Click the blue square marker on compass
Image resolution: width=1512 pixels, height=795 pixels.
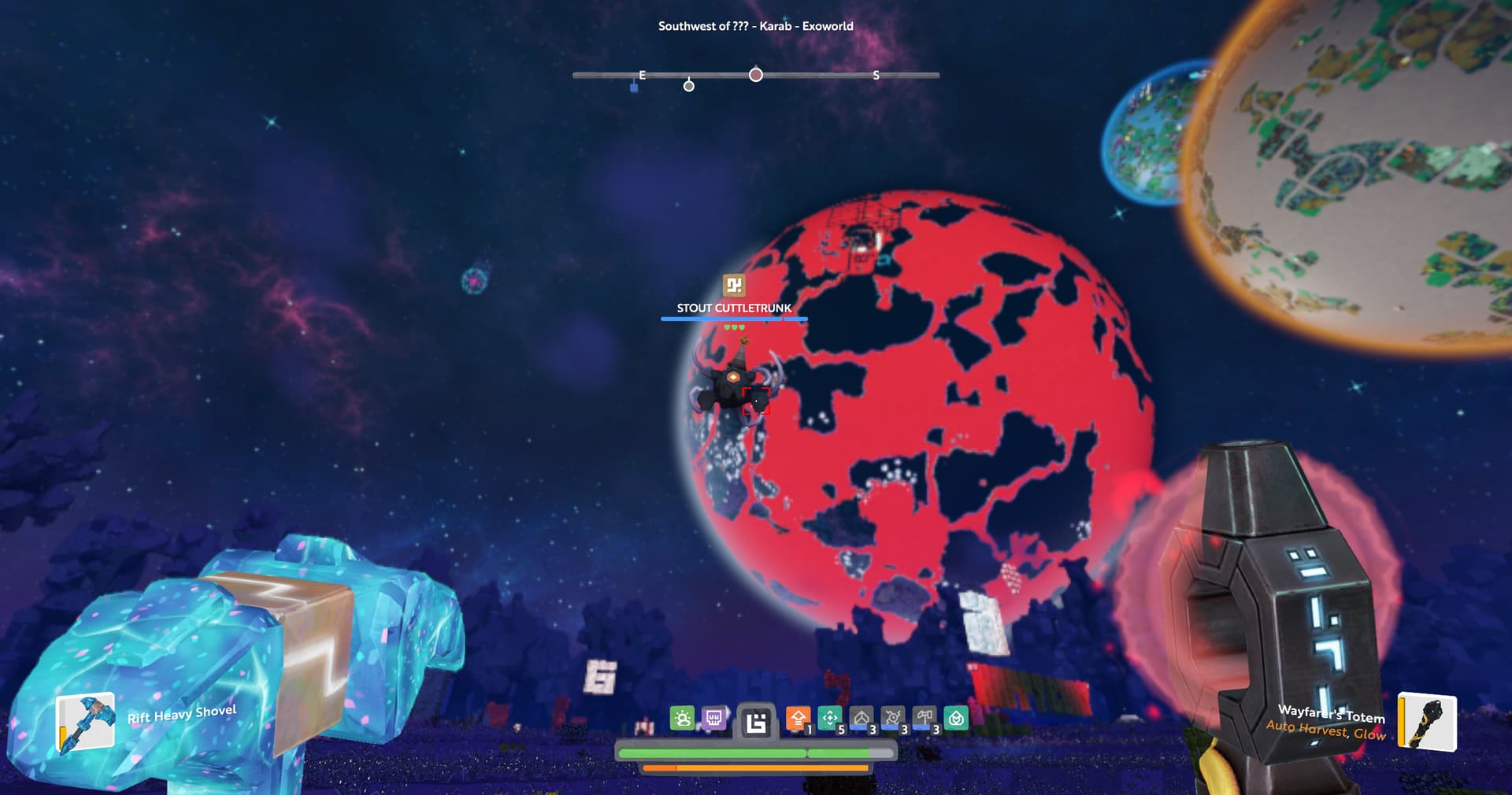pos(634,87)
